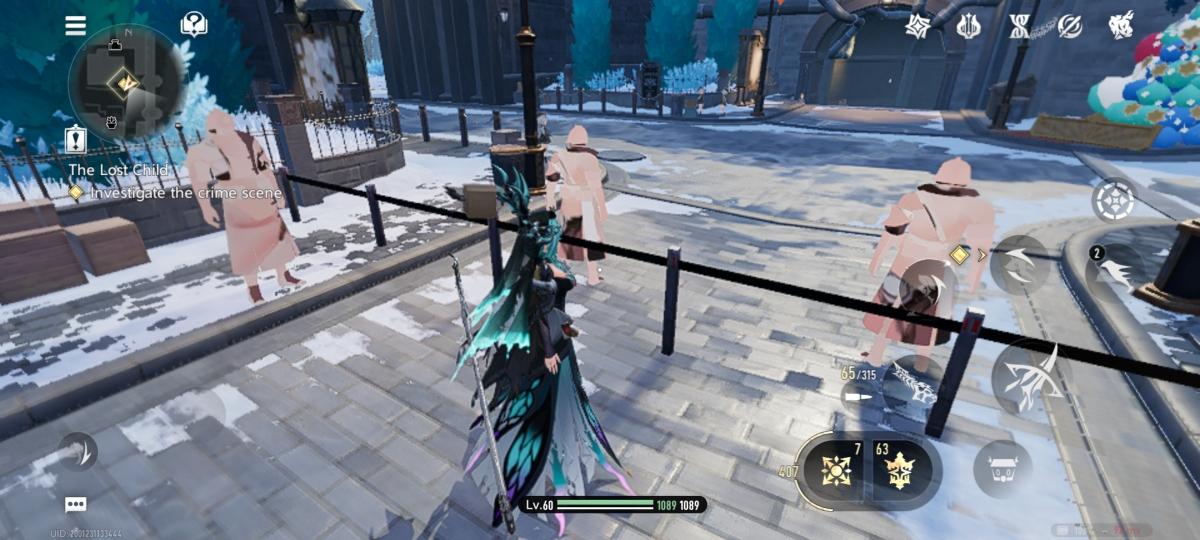Screen dimensions: 1200x540
Task: Open the star-shaped icon in top bar
Action: (x=918, y=26)
